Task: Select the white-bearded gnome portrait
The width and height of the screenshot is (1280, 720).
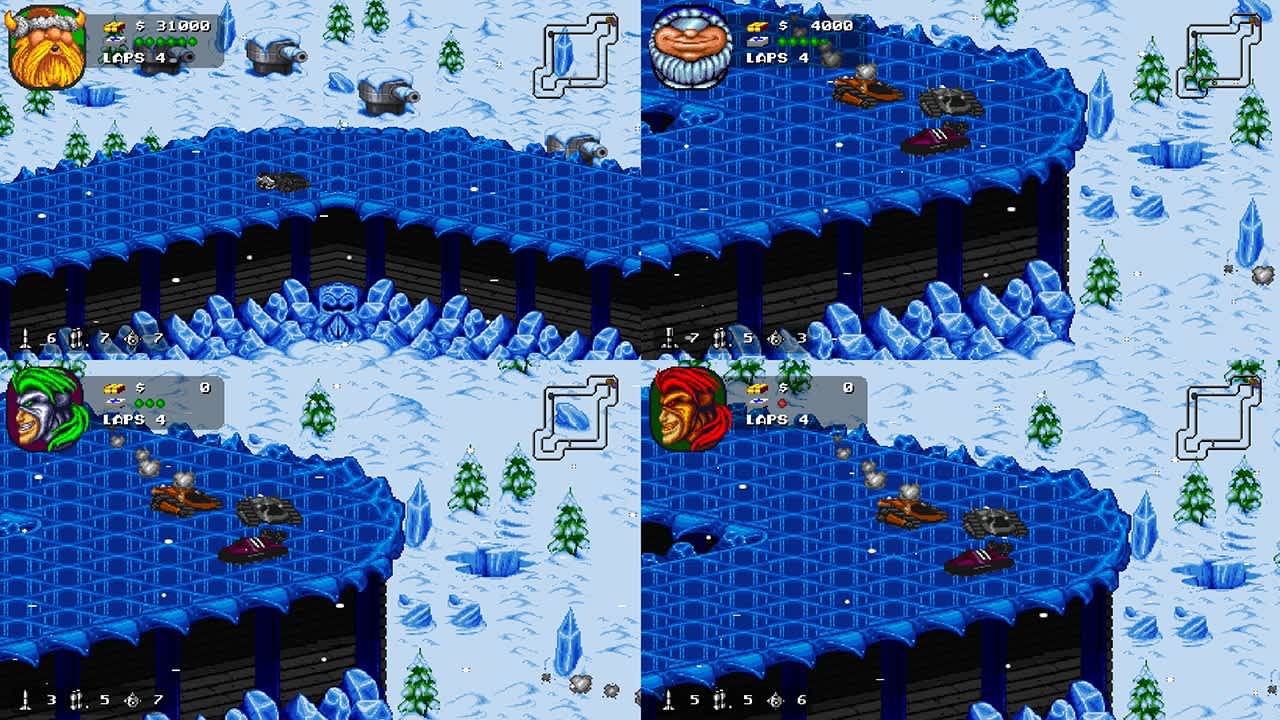Action: pos(690,40)
